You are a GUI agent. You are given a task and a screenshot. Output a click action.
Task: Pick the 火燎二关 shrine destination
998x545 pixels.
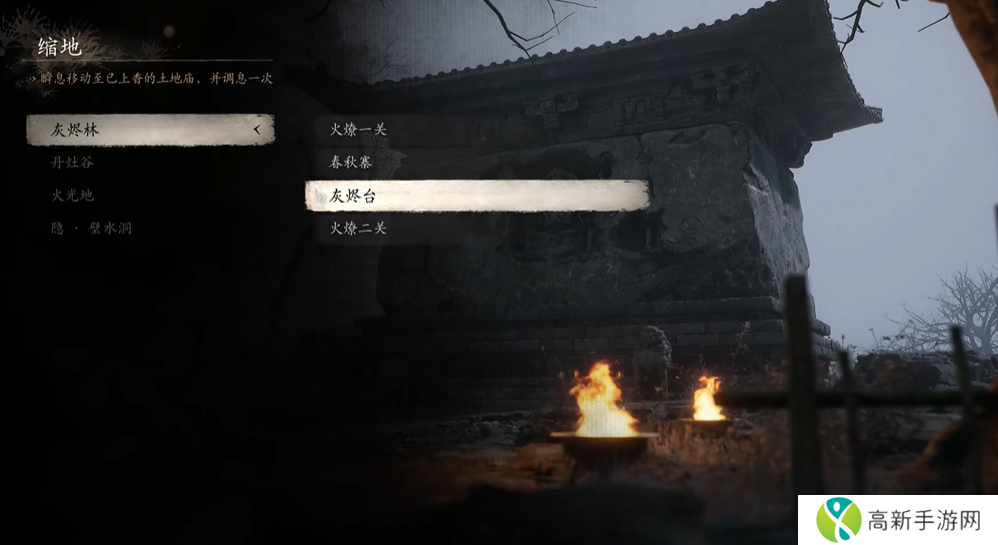(358, 229)
